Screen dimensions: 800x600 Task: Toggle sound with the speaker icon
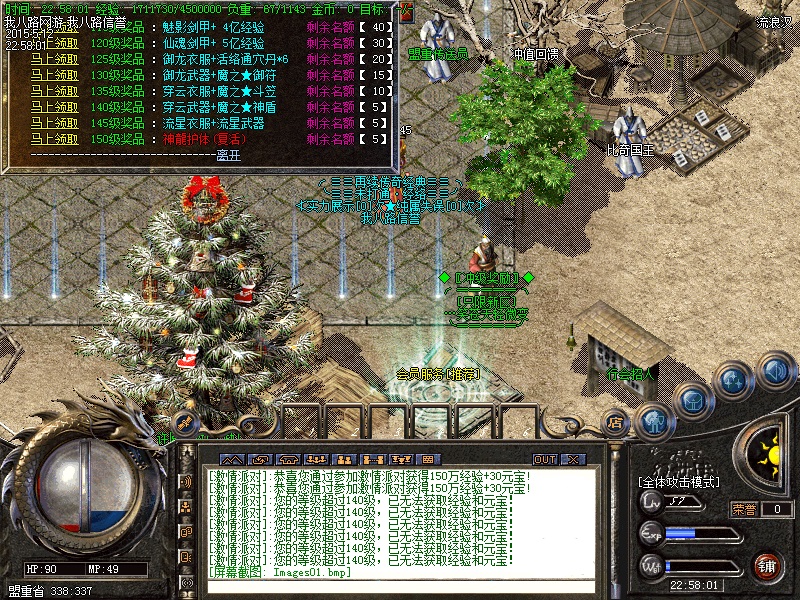[x=773, y=370]
